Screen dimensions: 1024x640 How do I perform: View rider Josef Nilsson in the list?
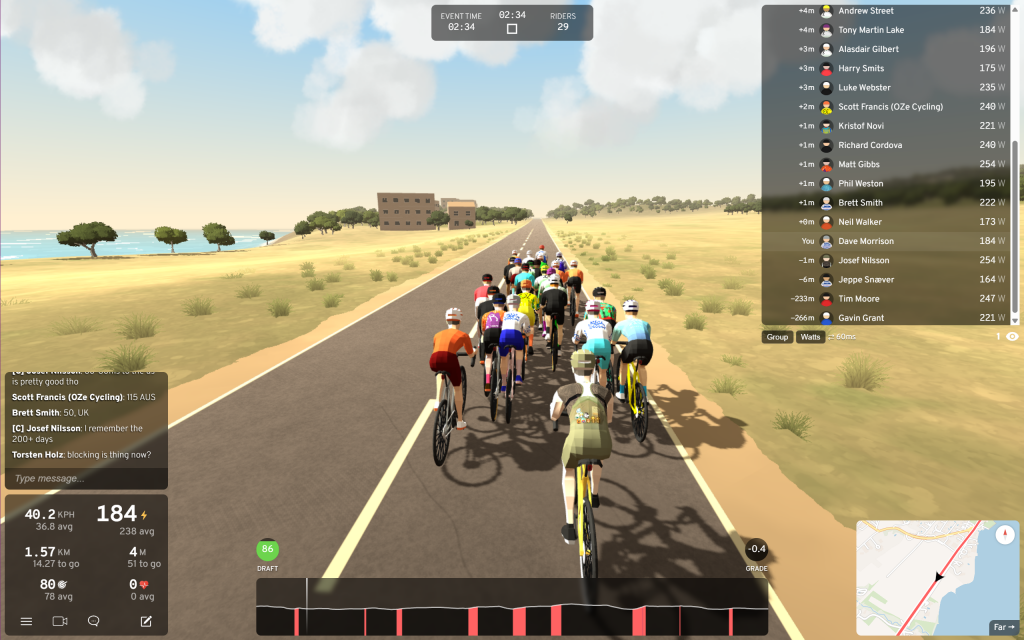point(890,260)
